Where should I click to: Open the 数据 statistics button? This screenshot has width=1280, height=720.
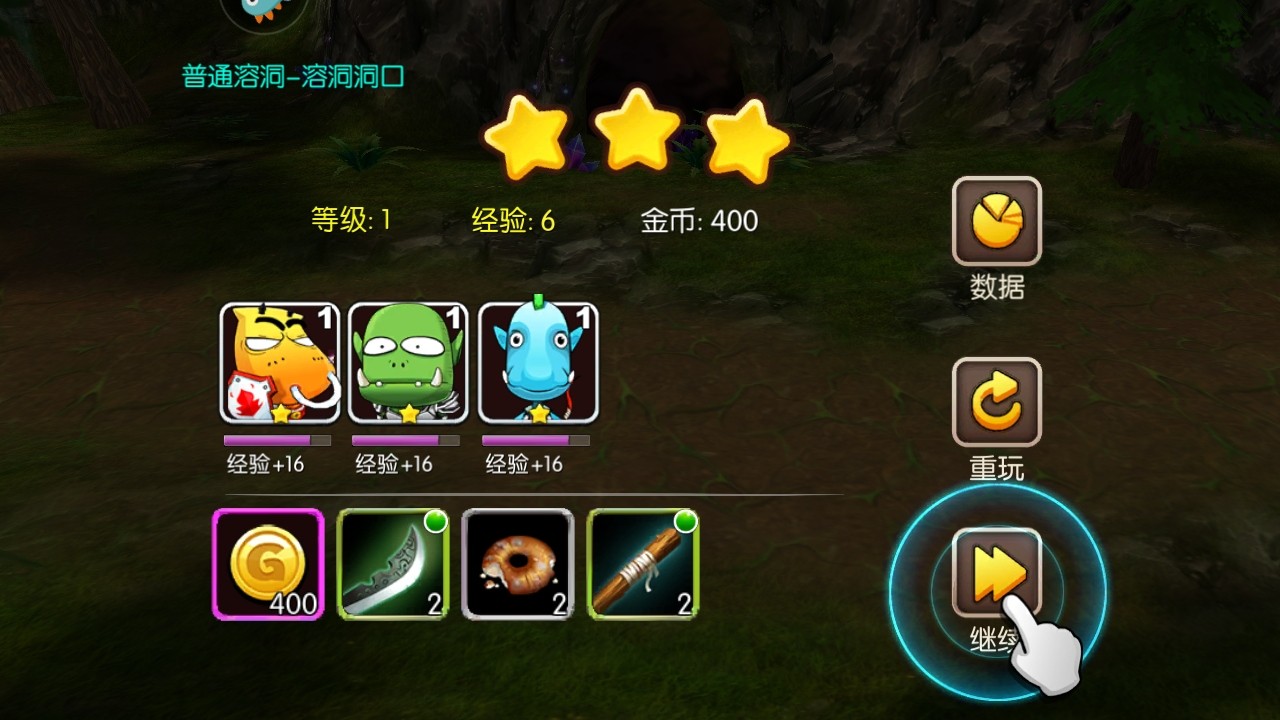(x=996, y=221)
